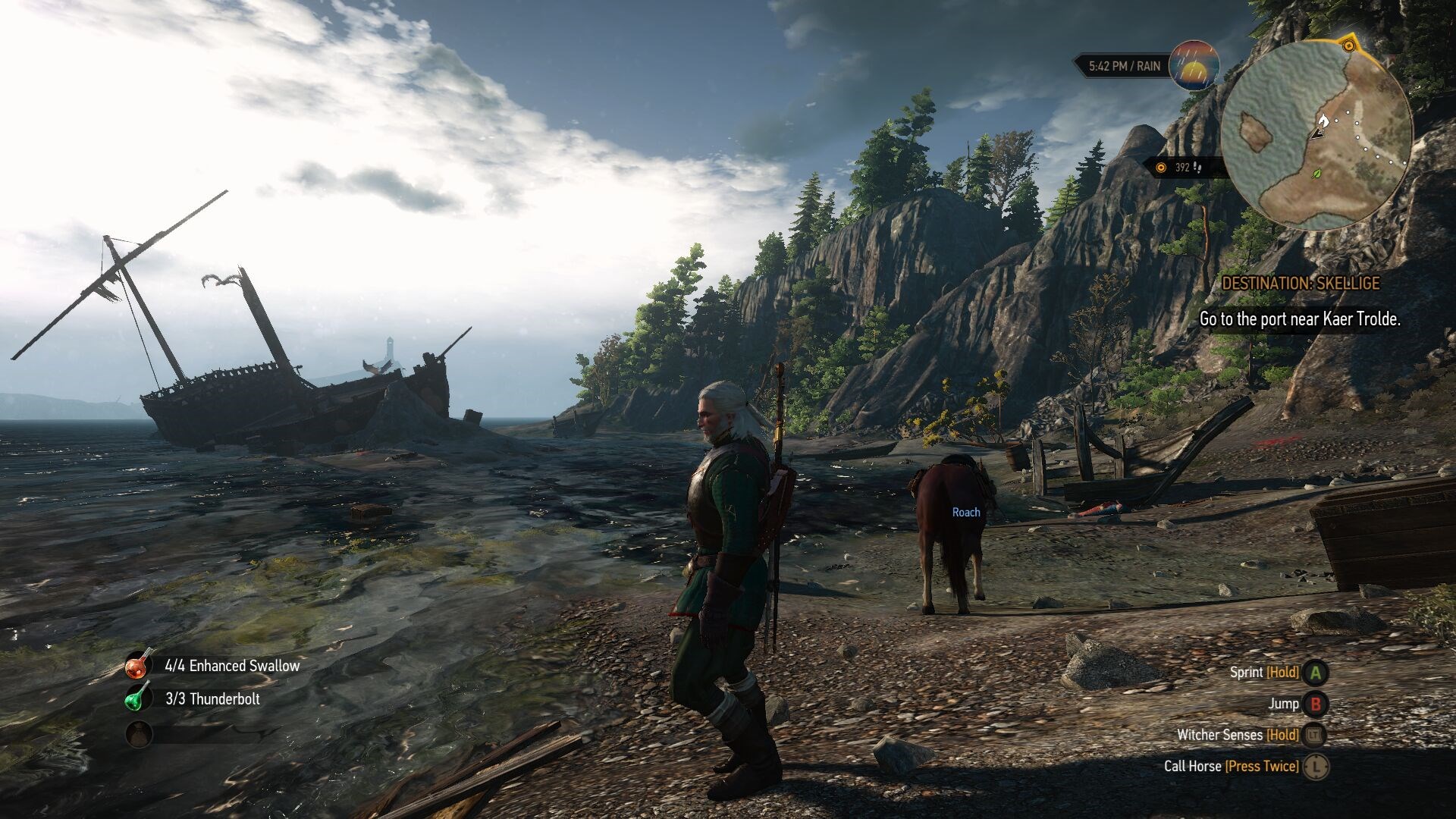The width and height of the screenshot is (1456, 819).
Task: Click the white horse icon inside the minimap
Action: point(1323,121)
